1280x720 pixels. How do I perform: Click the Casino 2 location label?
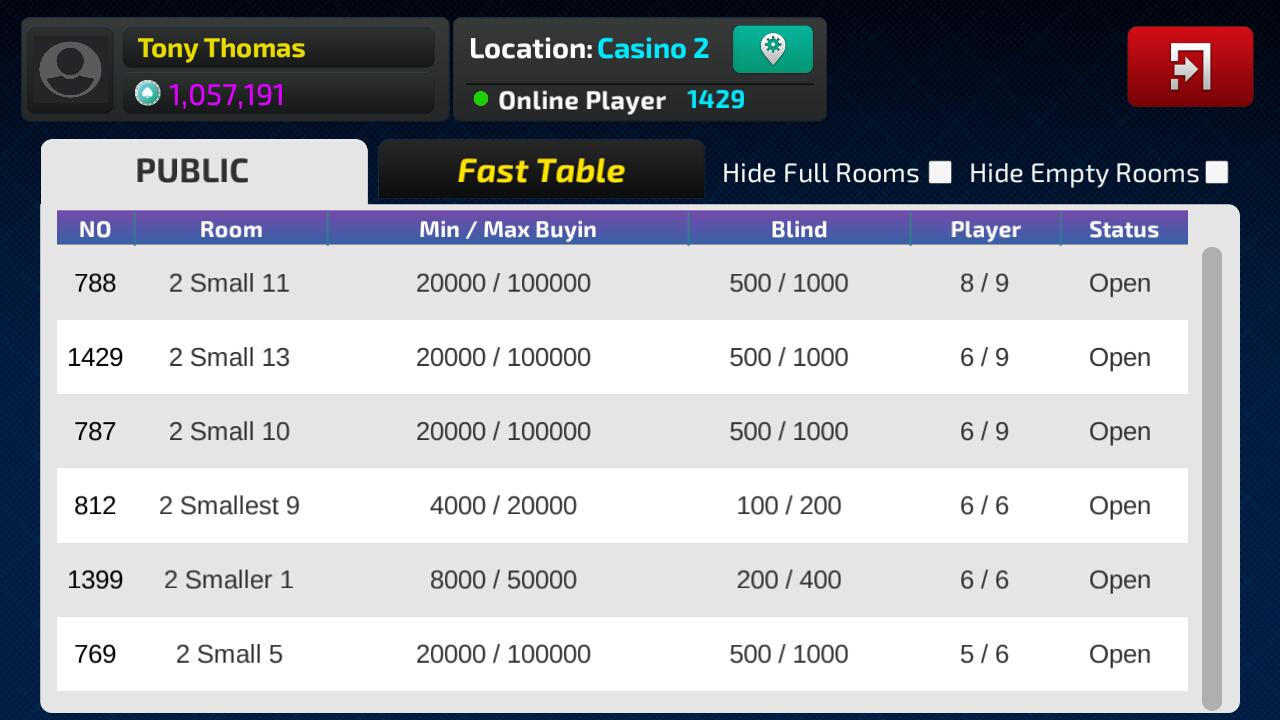click(x=655, y=48)
